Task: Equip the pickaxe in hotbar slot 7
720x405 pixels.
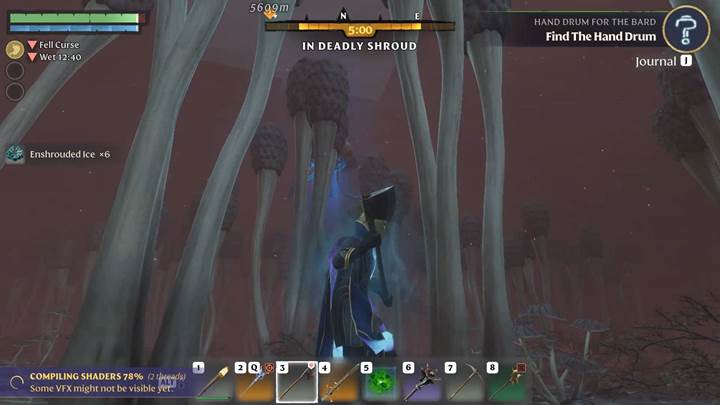Action: pos(465,382)
